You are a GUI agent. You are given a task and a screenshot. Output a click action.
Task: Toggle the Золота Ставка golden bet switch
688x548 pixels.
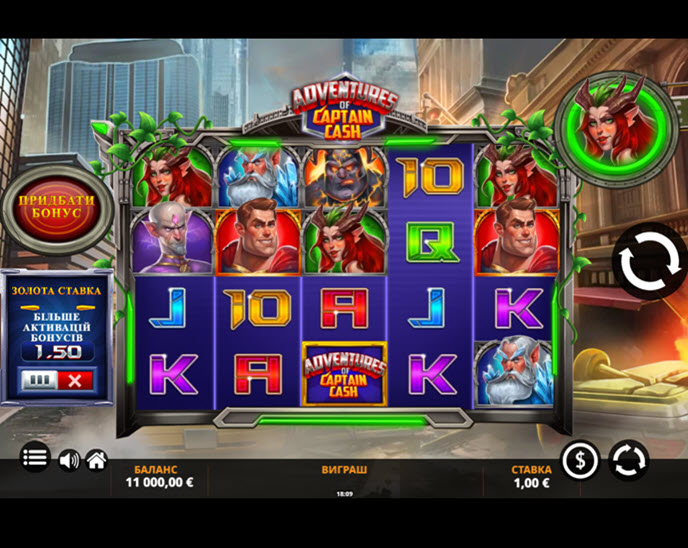[x=57, y=380]
